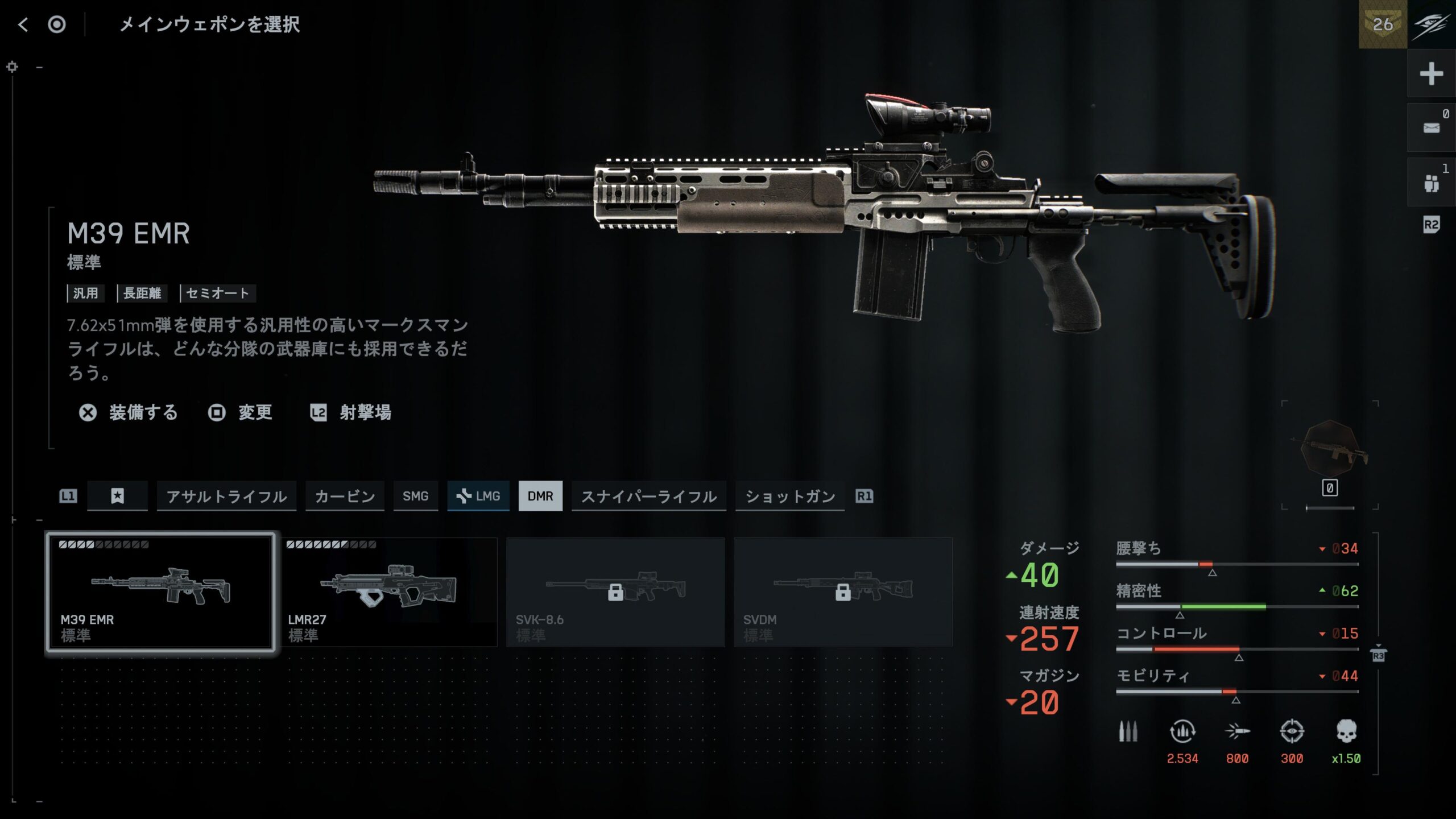Select the DMR tab
1456x819 pixels.
pyautogui.click(x=540, y=496)
